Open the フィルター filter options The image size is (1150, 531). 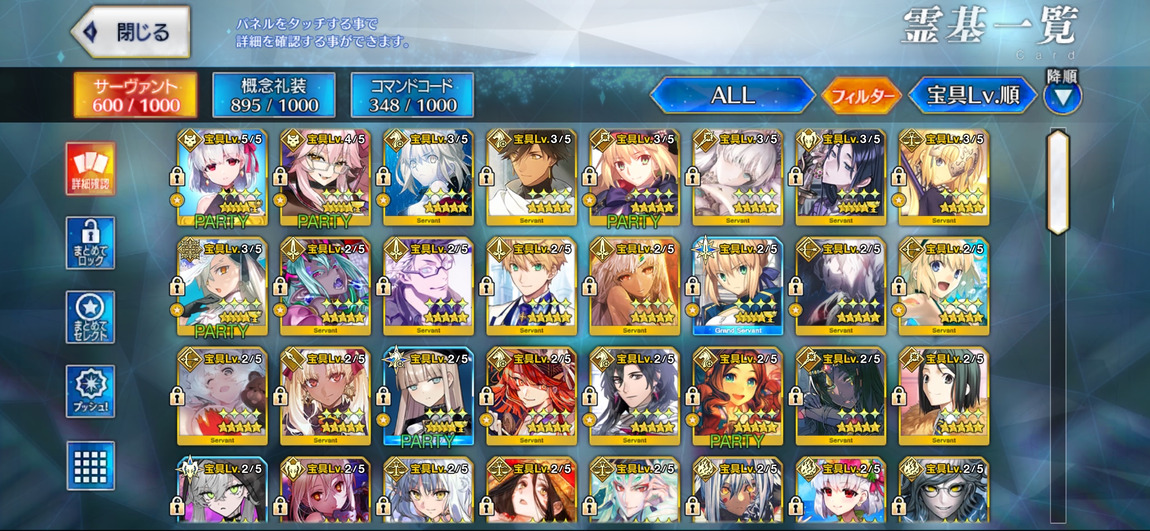(x=860, y=96)
